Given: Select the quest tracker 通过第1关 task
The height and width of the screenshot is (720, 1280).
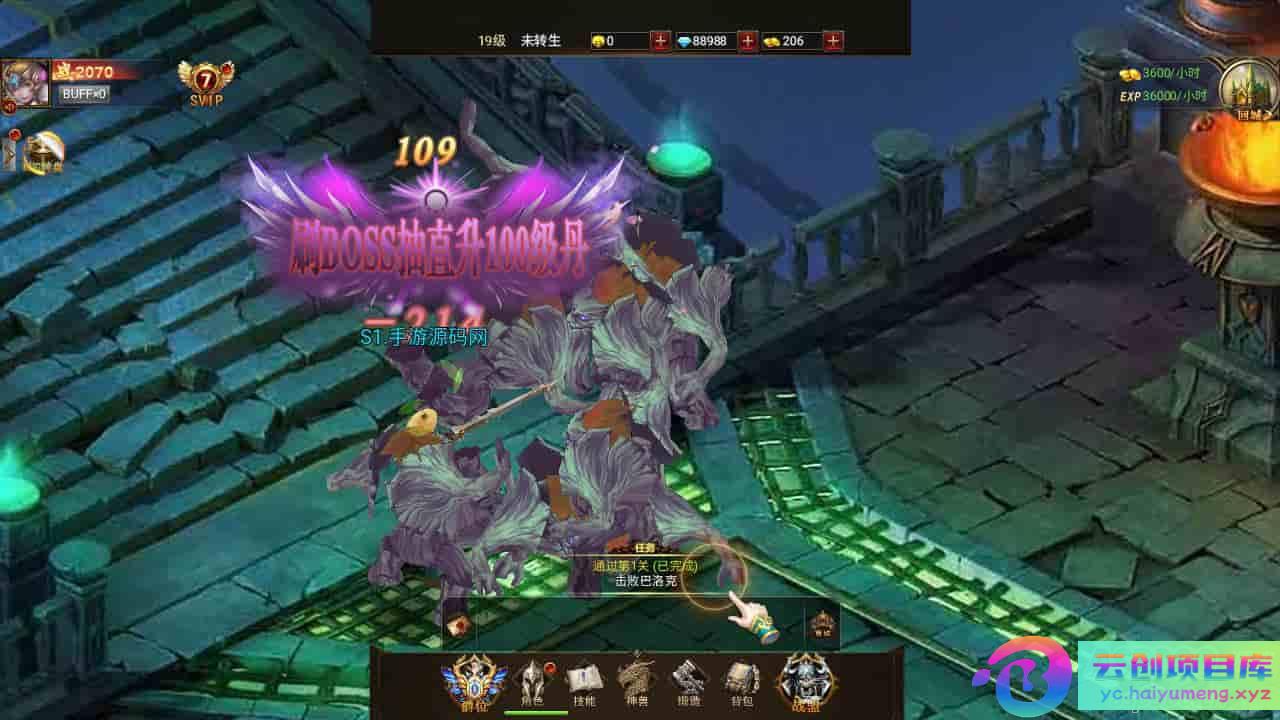Looking at the screenshot, I should [x=644, y=572].
